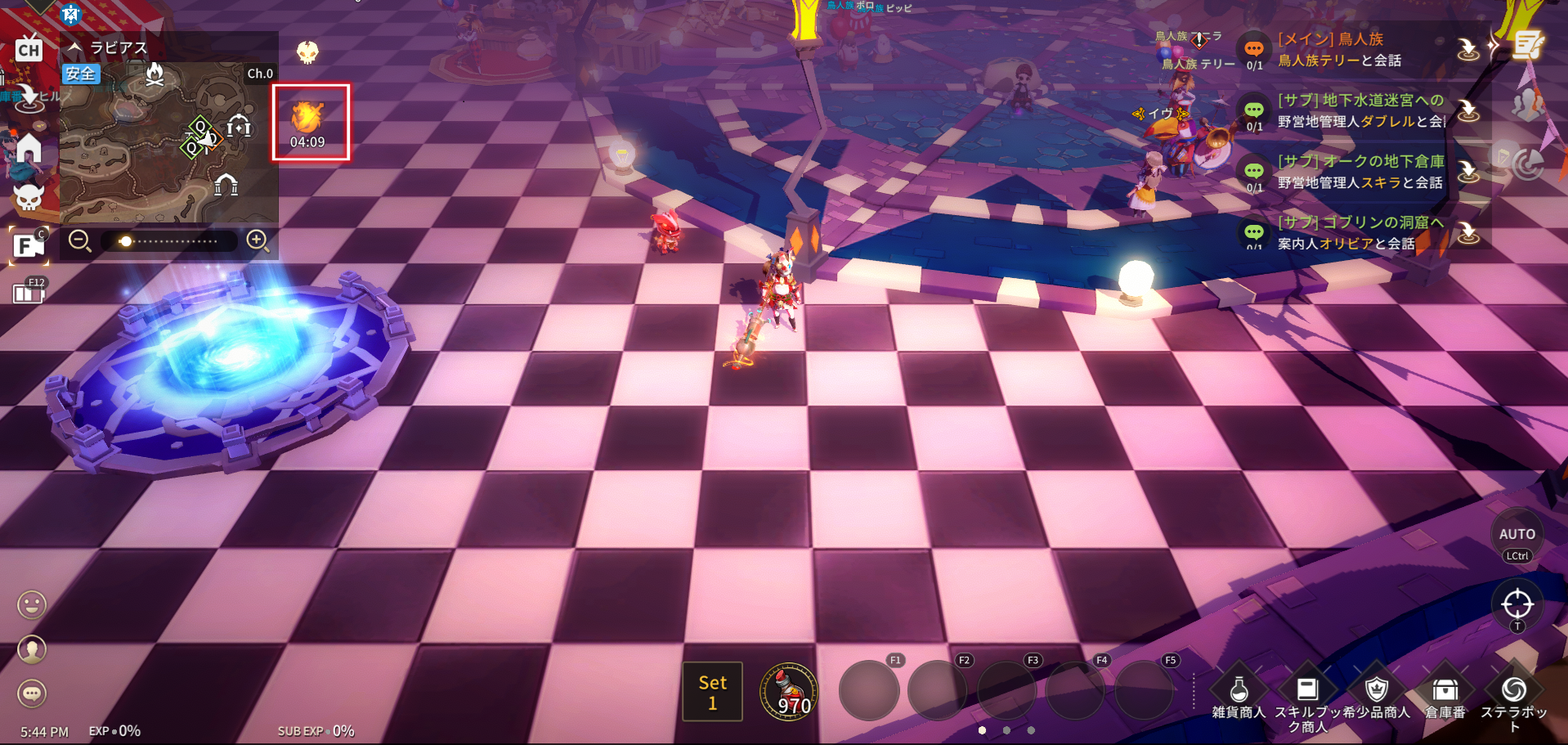Adjust the minimap zoom slider handle
The height and width of the screenshot is (745, 1568).
pos(125,241)
